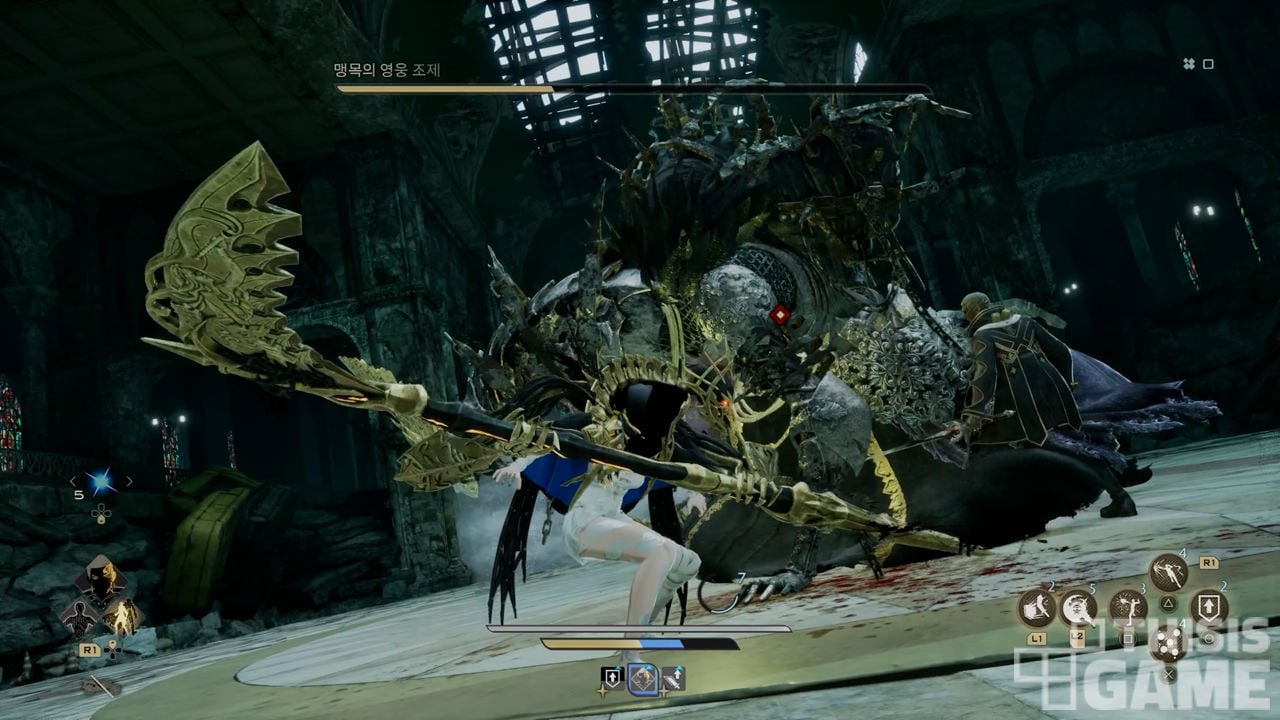
Task: Use the five-orb cluster skill icon
Action: (x=1168, y=642)
